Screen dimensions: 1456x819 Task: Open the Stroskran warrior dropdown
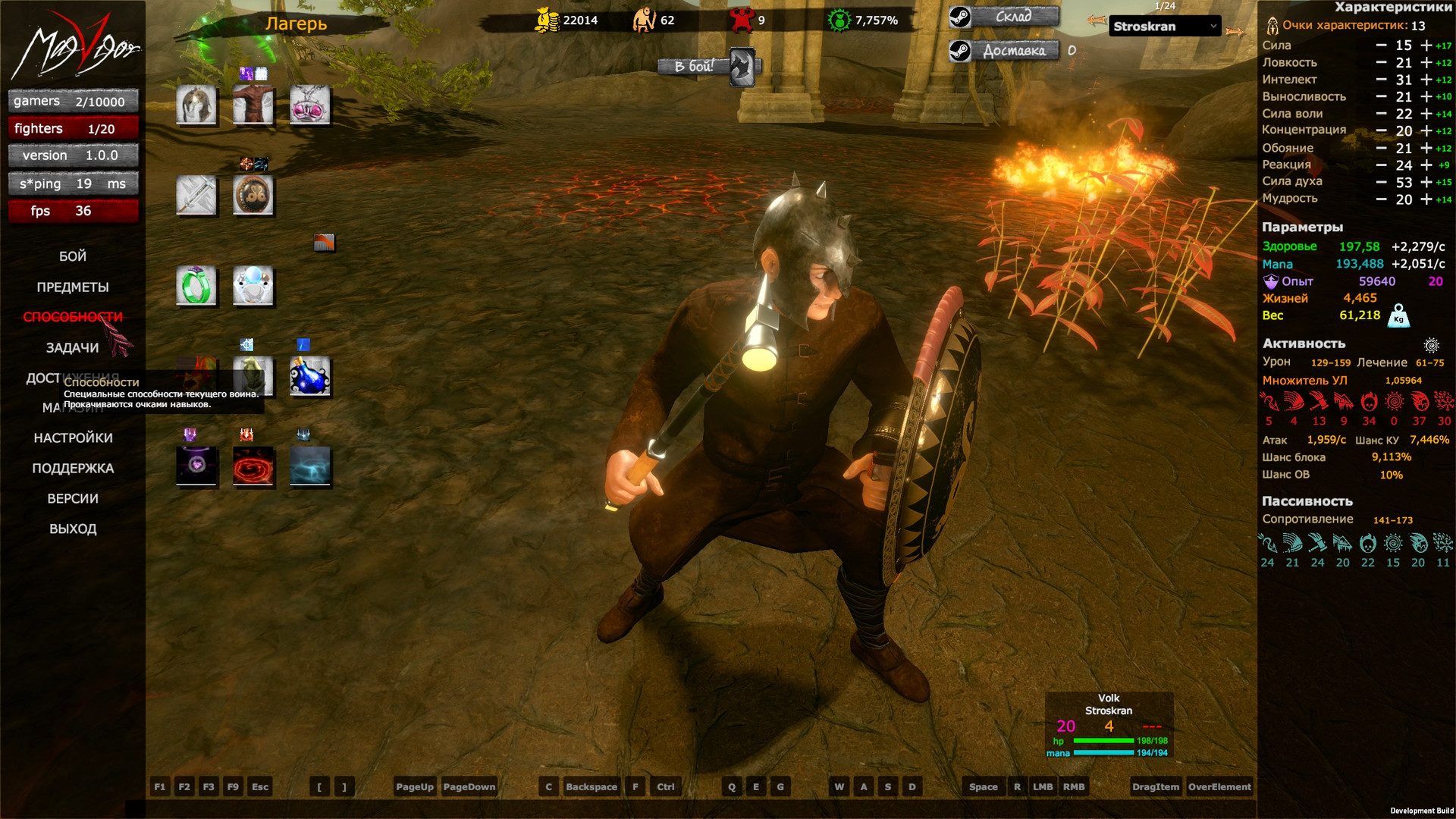point(1166,27)
